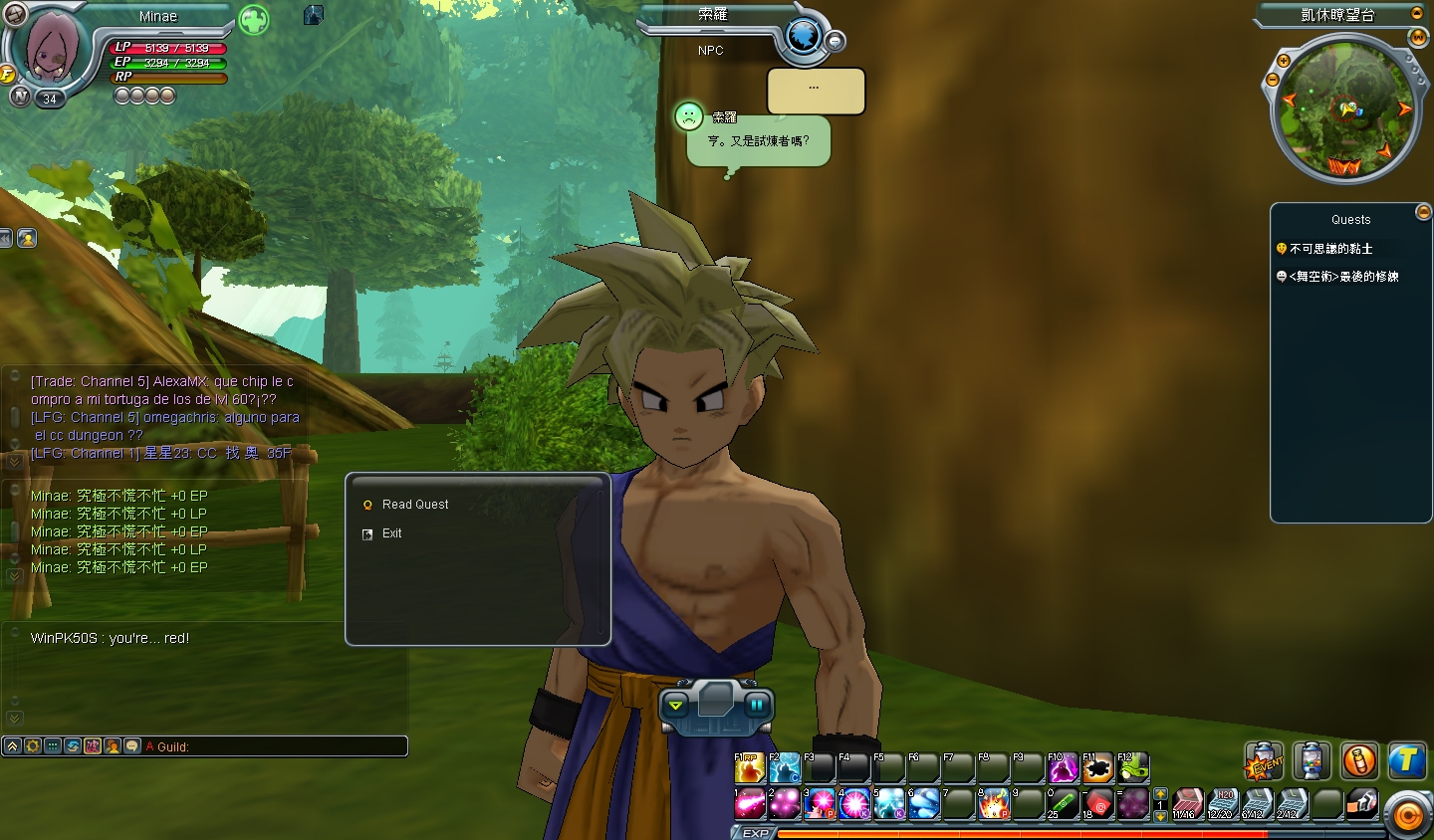Open the blue T messenger icon
Viewport: 1434px width, 840px height.
point(1408,760)
